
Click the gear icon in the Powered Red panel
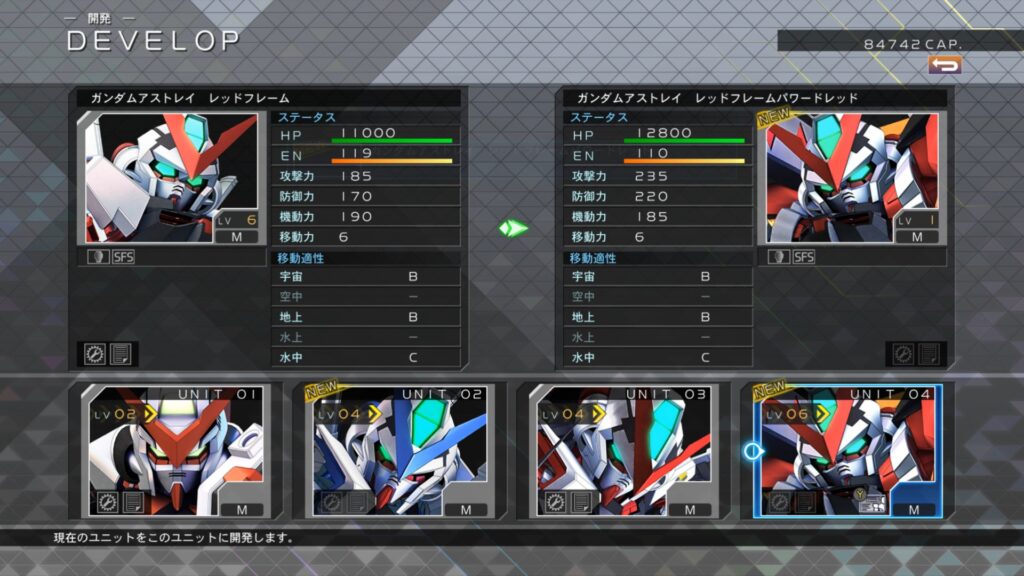(x=903, y=354)
